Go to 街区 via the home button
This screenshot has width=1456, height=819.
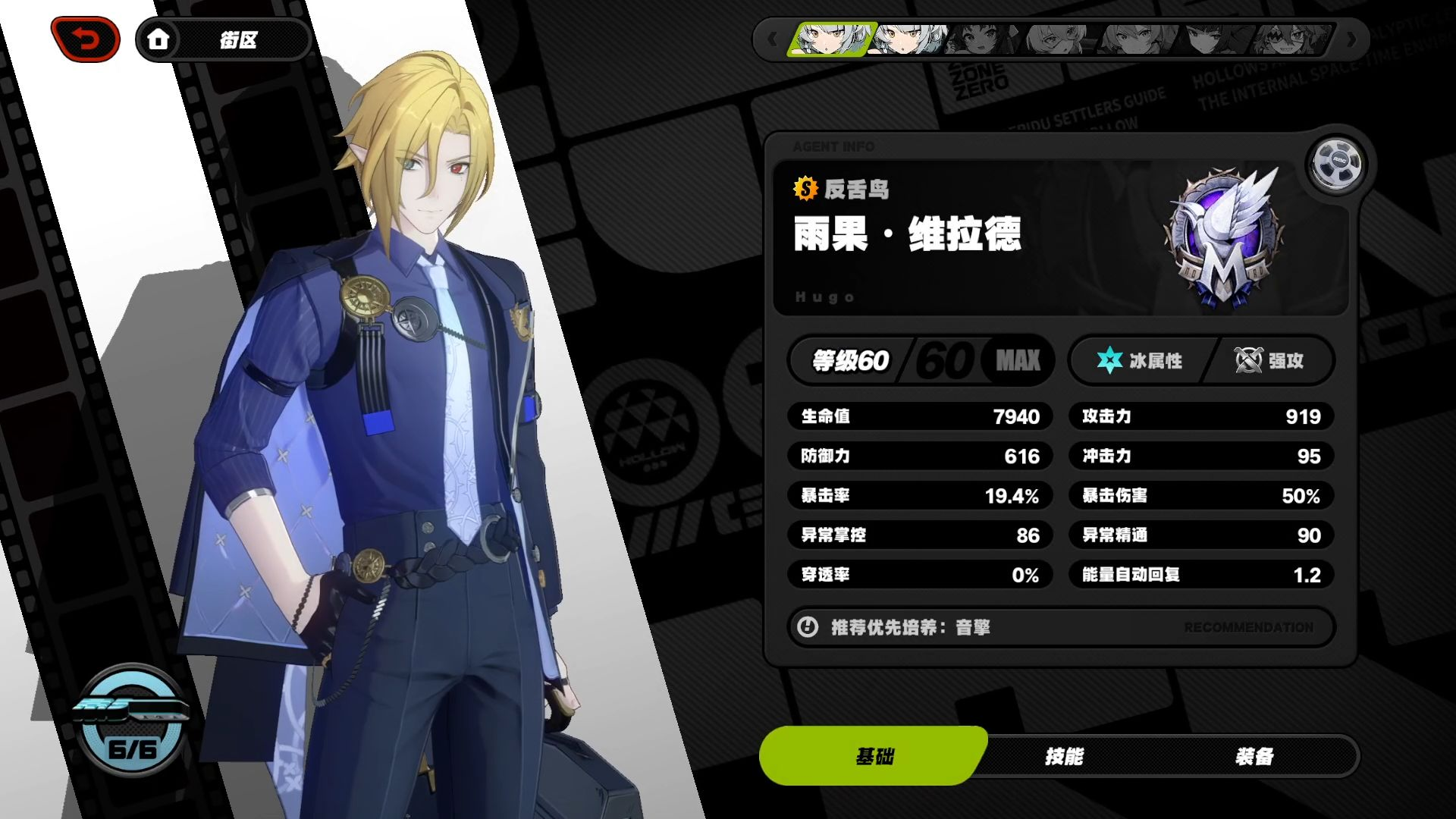158,39
